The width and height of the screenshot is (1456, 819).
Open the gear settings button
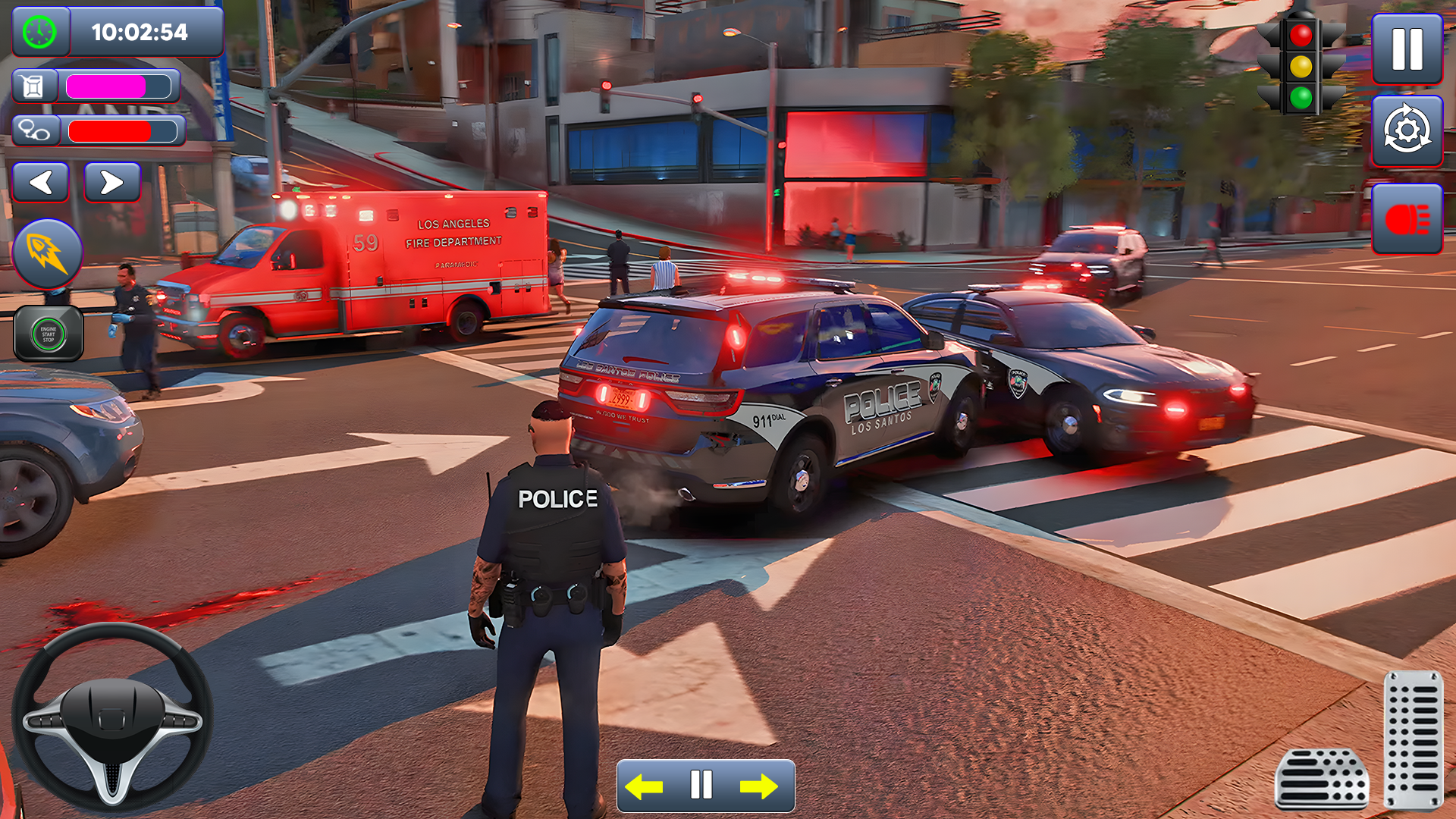click(x=1407, y=131)
